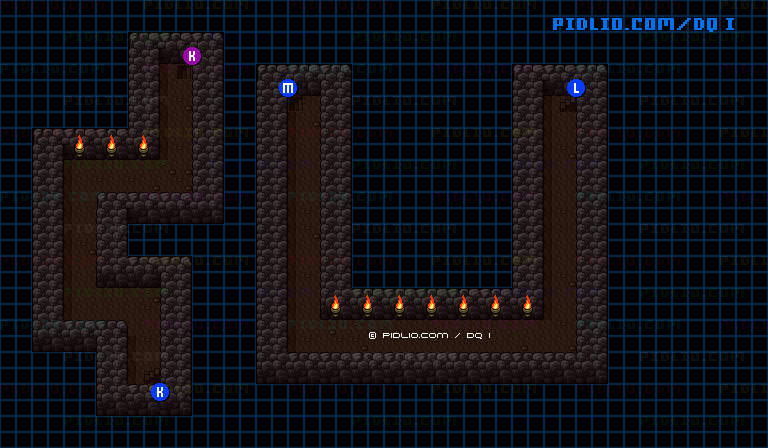The image size is (768, 448).
Task: Select the blue L stair marker
Action: (576, 88)
